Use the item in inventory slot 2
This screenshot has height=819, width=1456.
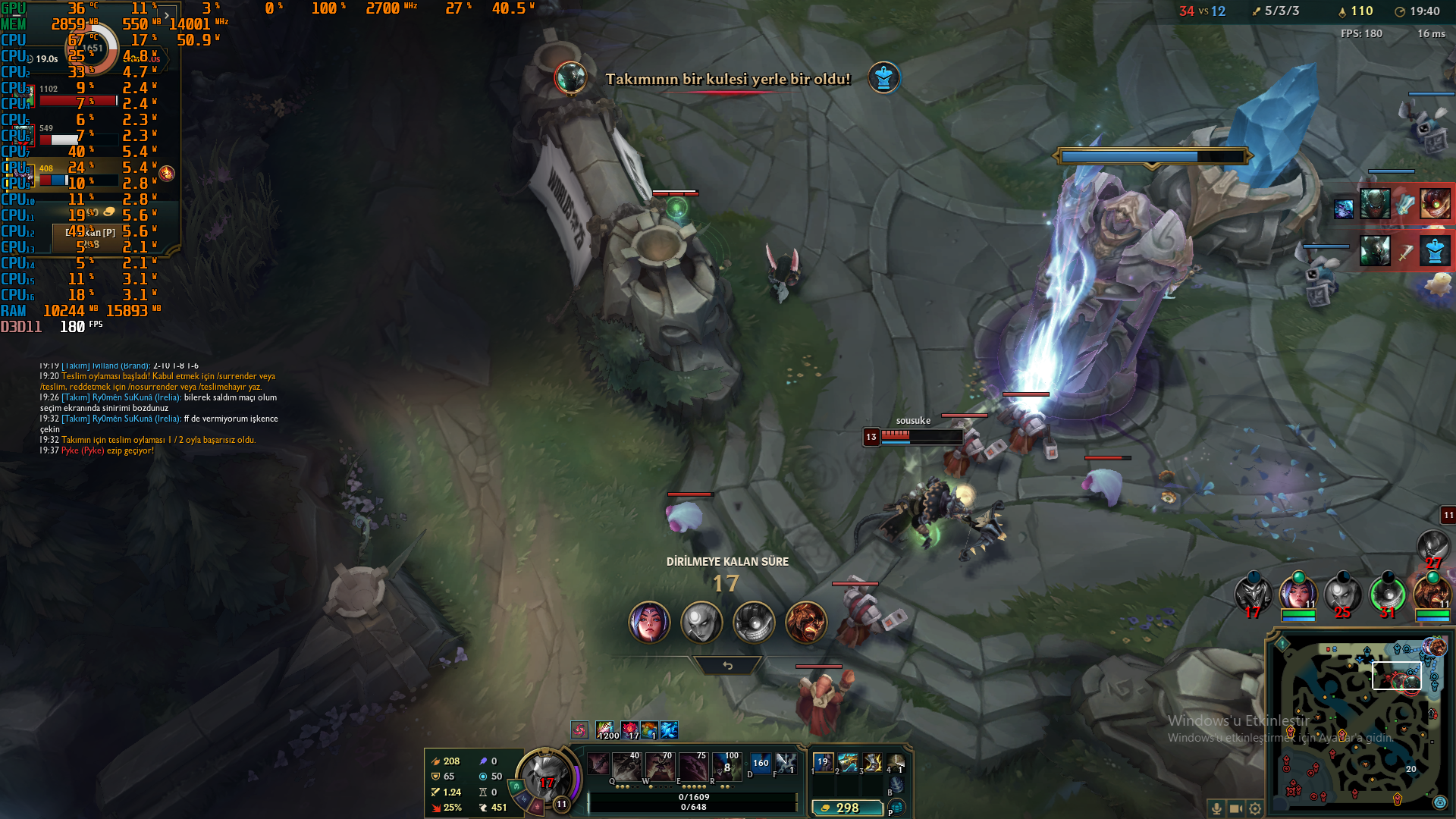(848, 762)
